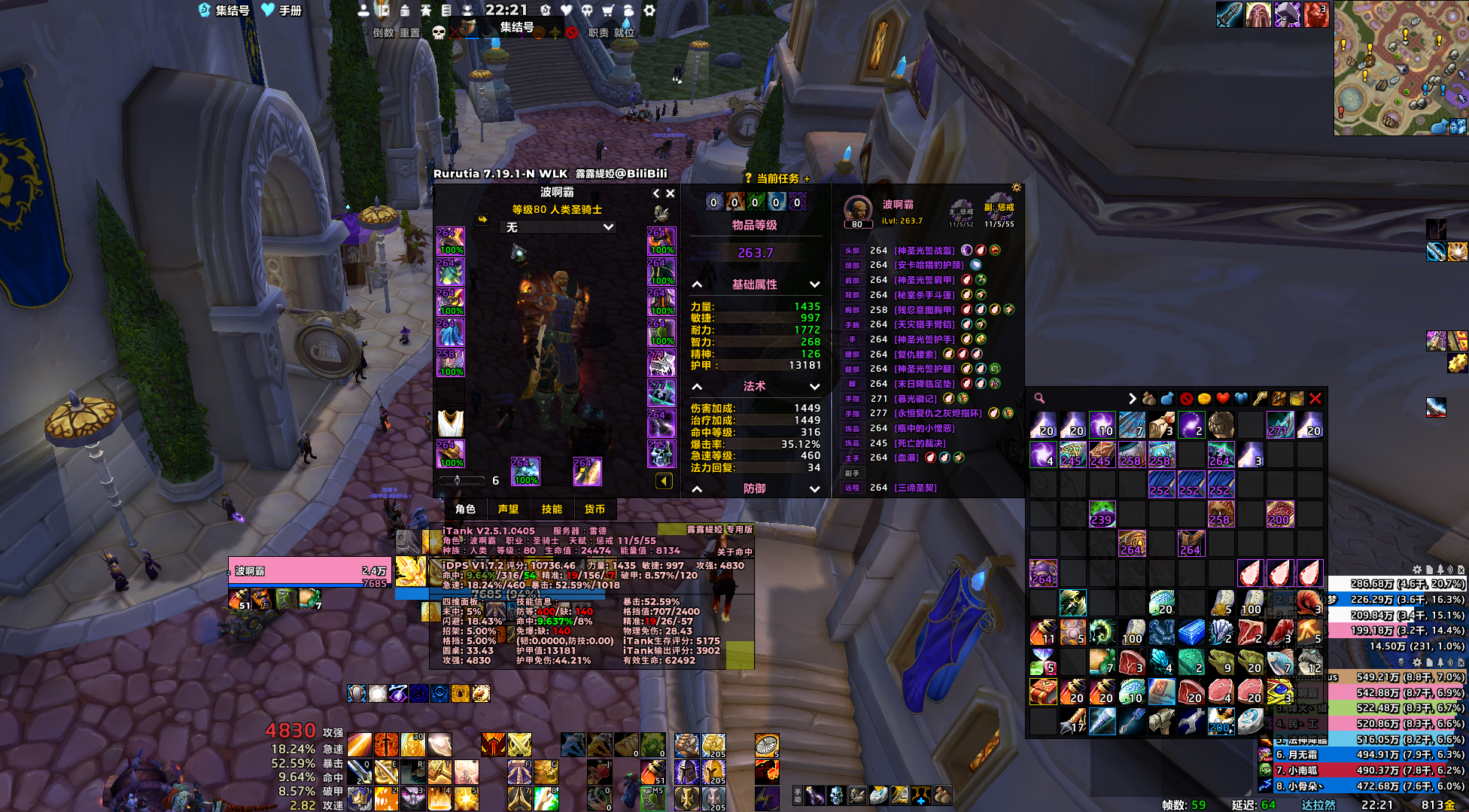Click the 就位 ready check button
Screen dimensions: 1469x812
tap(625, 33)
